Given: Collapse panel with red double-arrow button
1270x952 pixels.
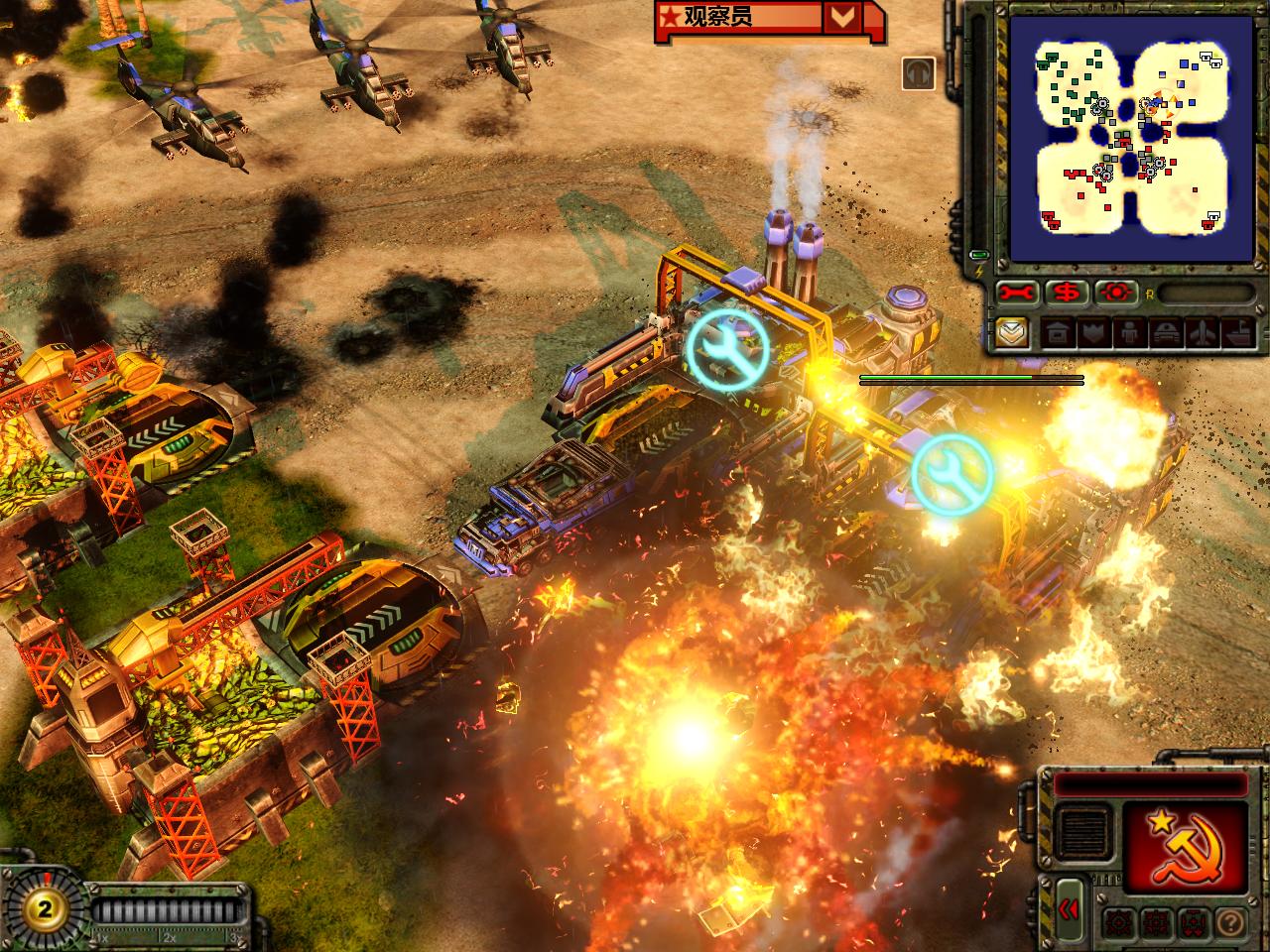Looking at the screenshot, I should [1069, 909].
